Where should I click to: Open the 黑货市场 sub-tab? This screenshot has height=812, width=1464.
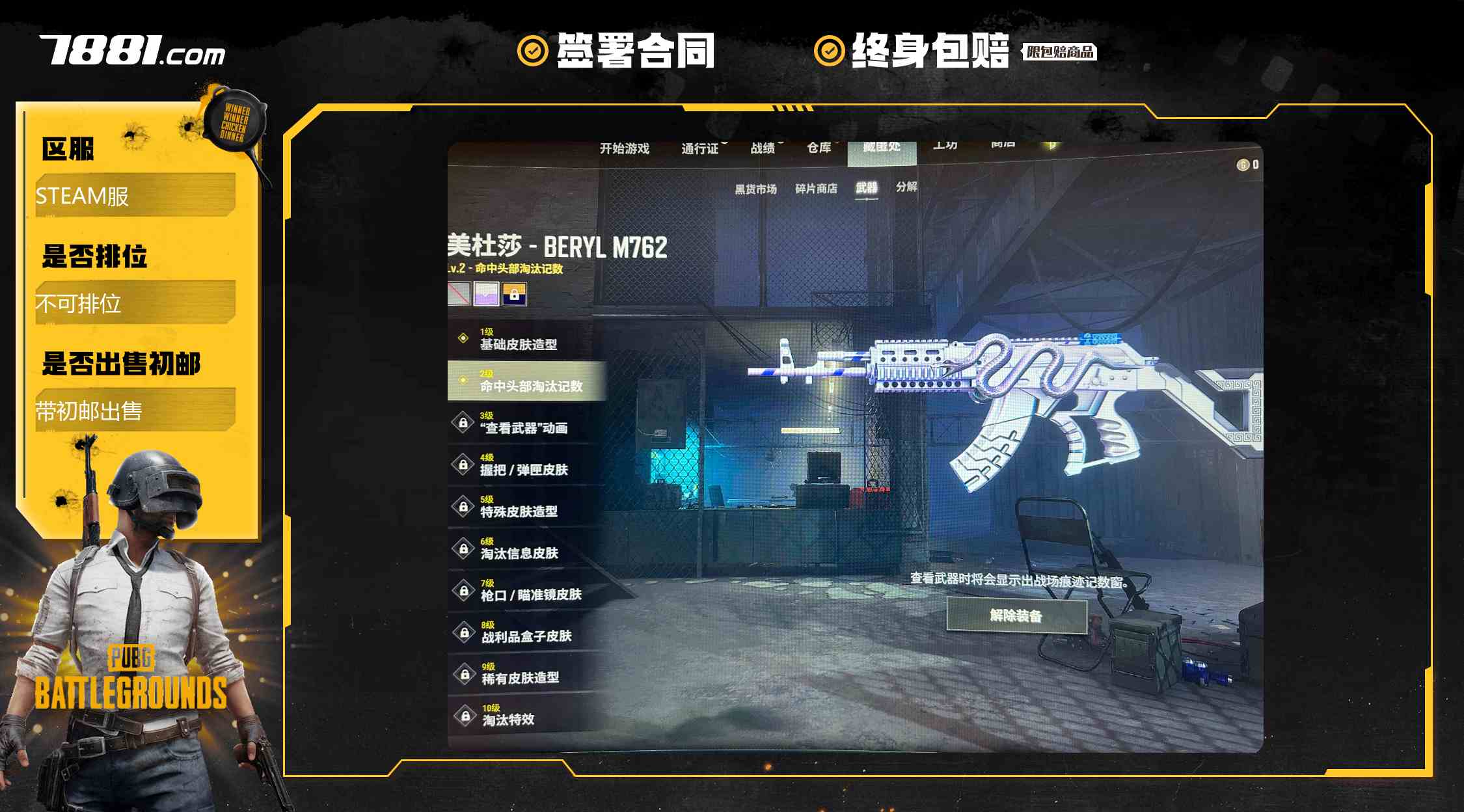click(755, 189)
